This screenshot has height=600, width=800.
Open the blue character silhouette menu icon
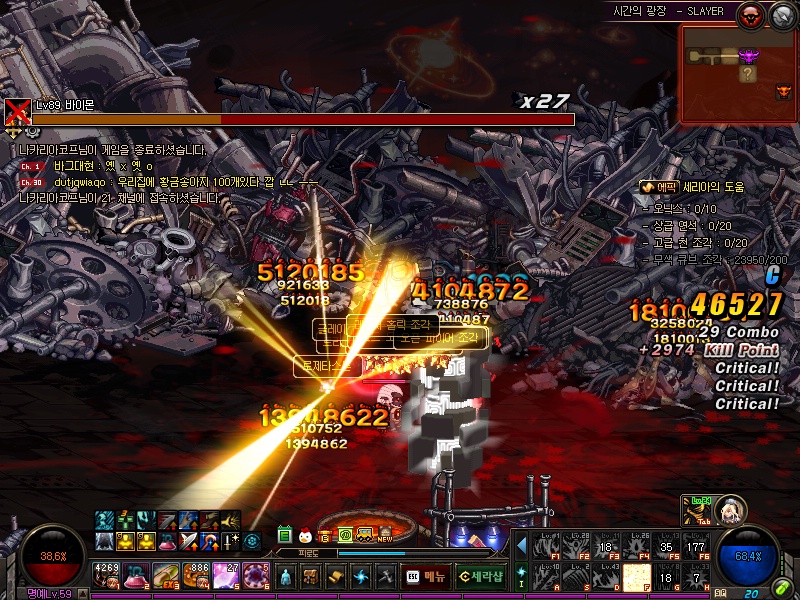point(285,577)
